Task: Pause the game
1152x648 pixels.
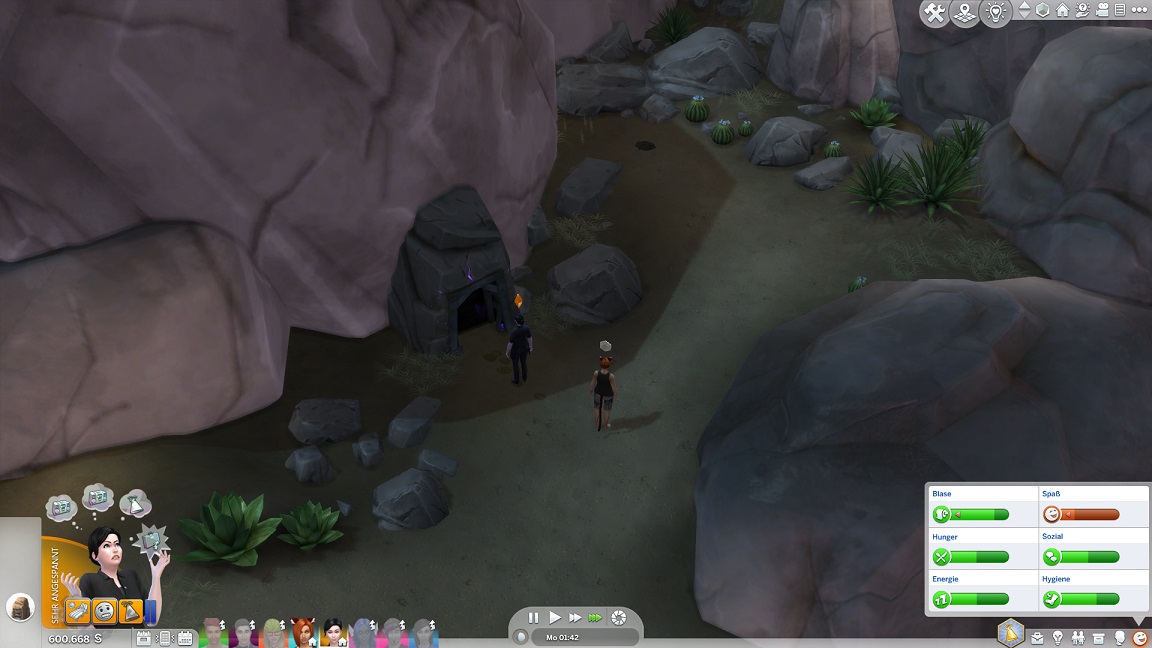Action: point(533,618)
